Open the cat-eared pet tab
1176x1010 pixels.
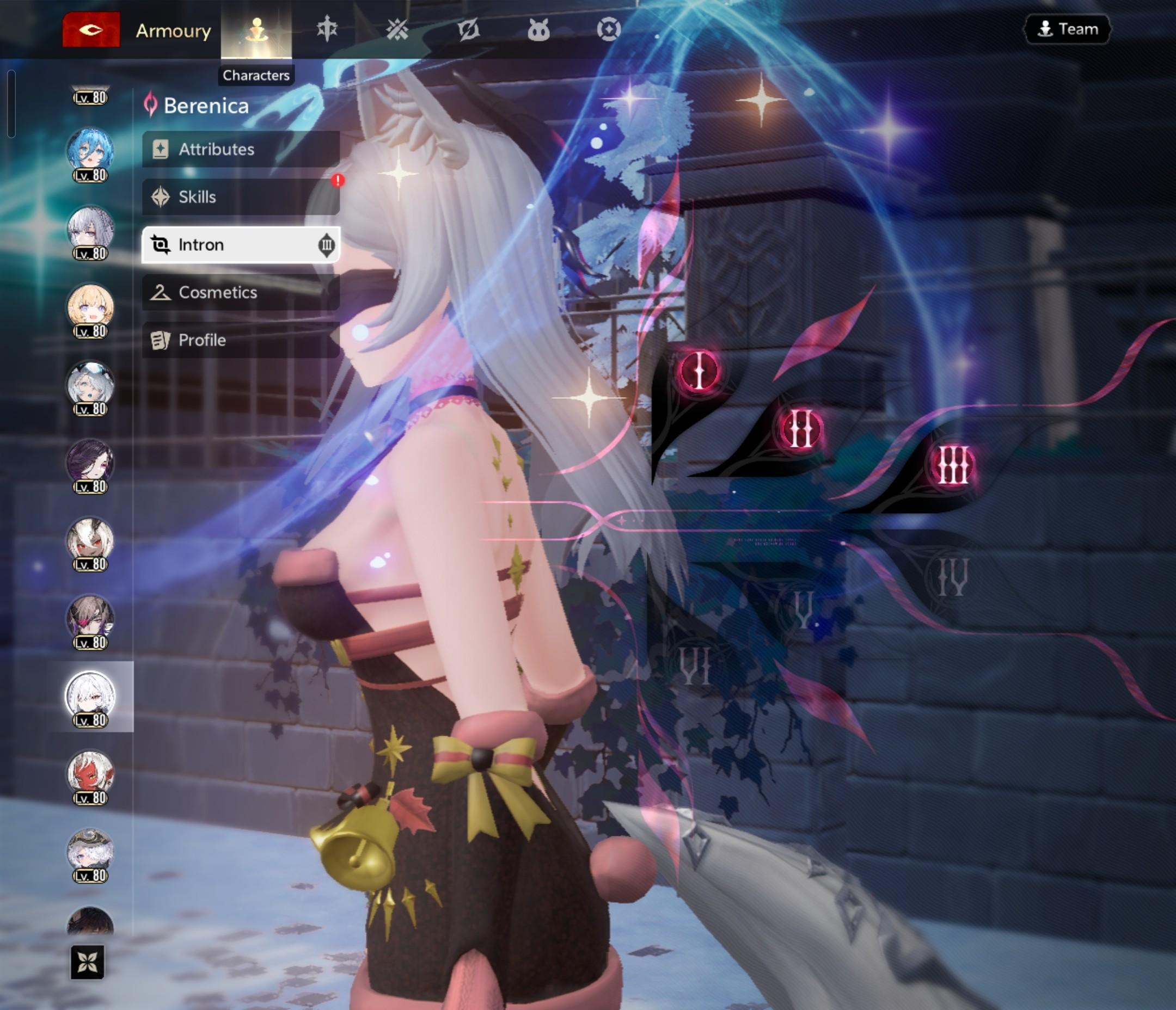[x=538, y=29]
